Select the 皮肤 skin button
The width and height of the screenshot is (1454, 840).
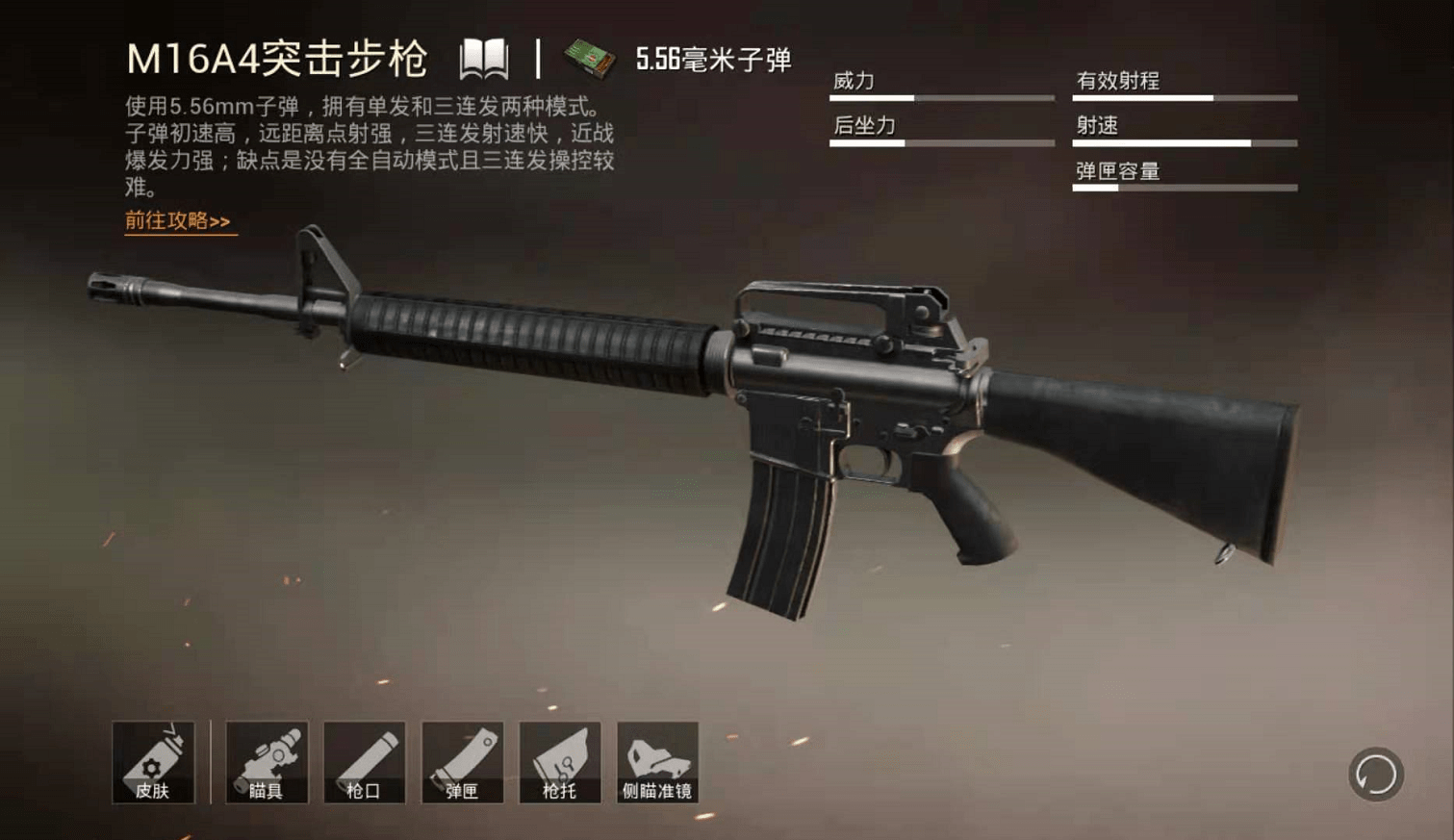tap(153, 762)
